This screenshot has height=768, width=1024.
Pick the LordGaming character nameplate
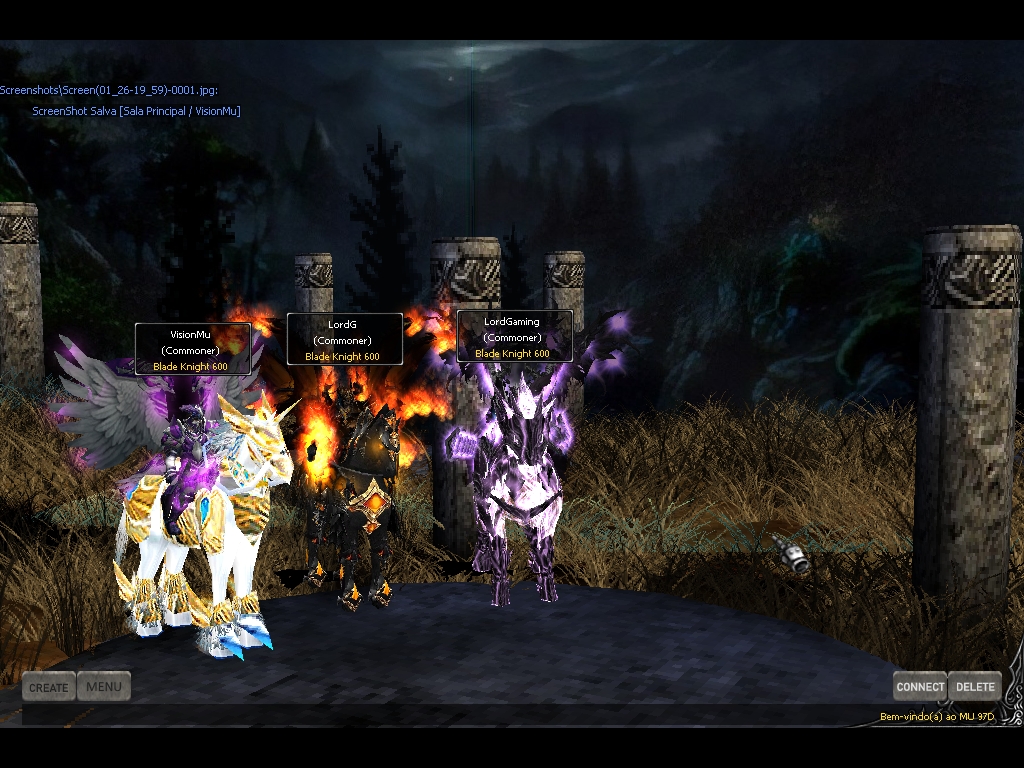point(514,336)
